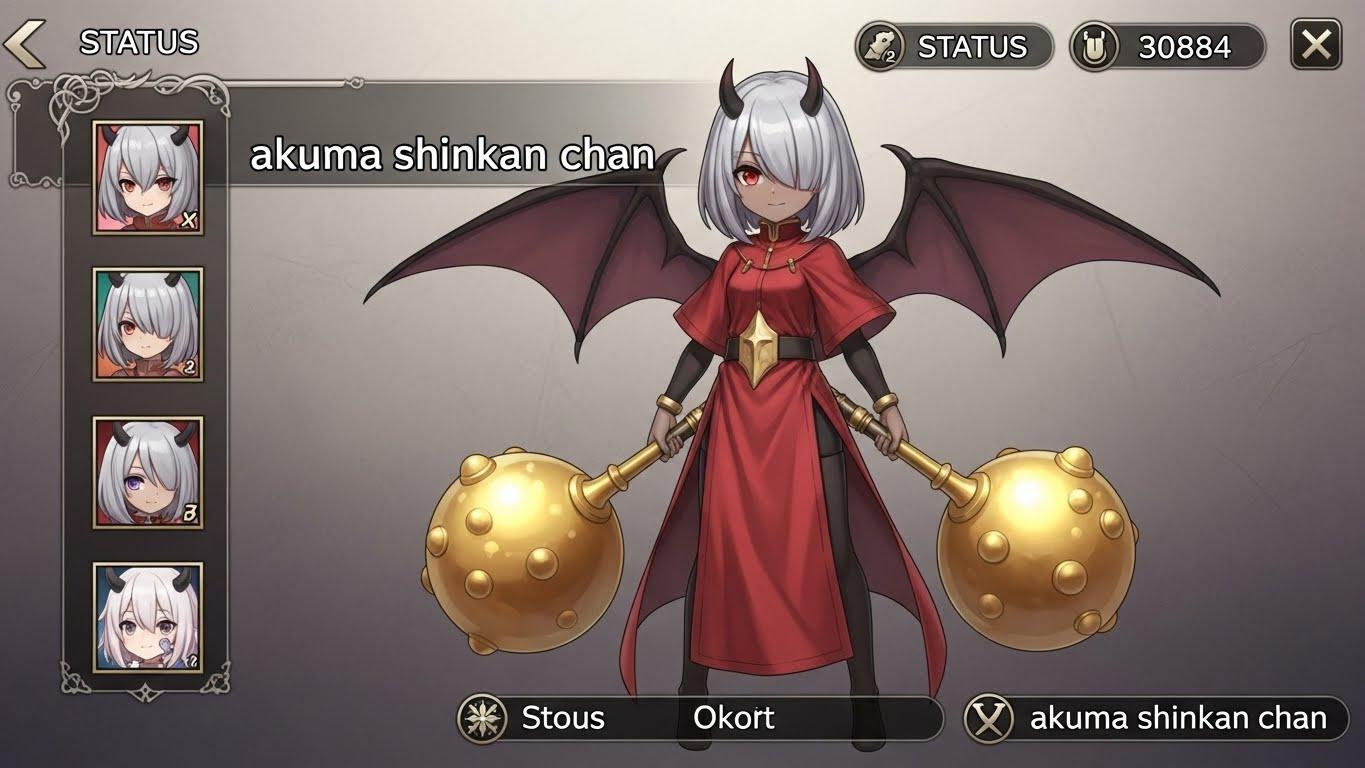Activate the bottom akuma shinkan chan button
This screenshot has width=1365, height=768.
tap(1155, 718)
